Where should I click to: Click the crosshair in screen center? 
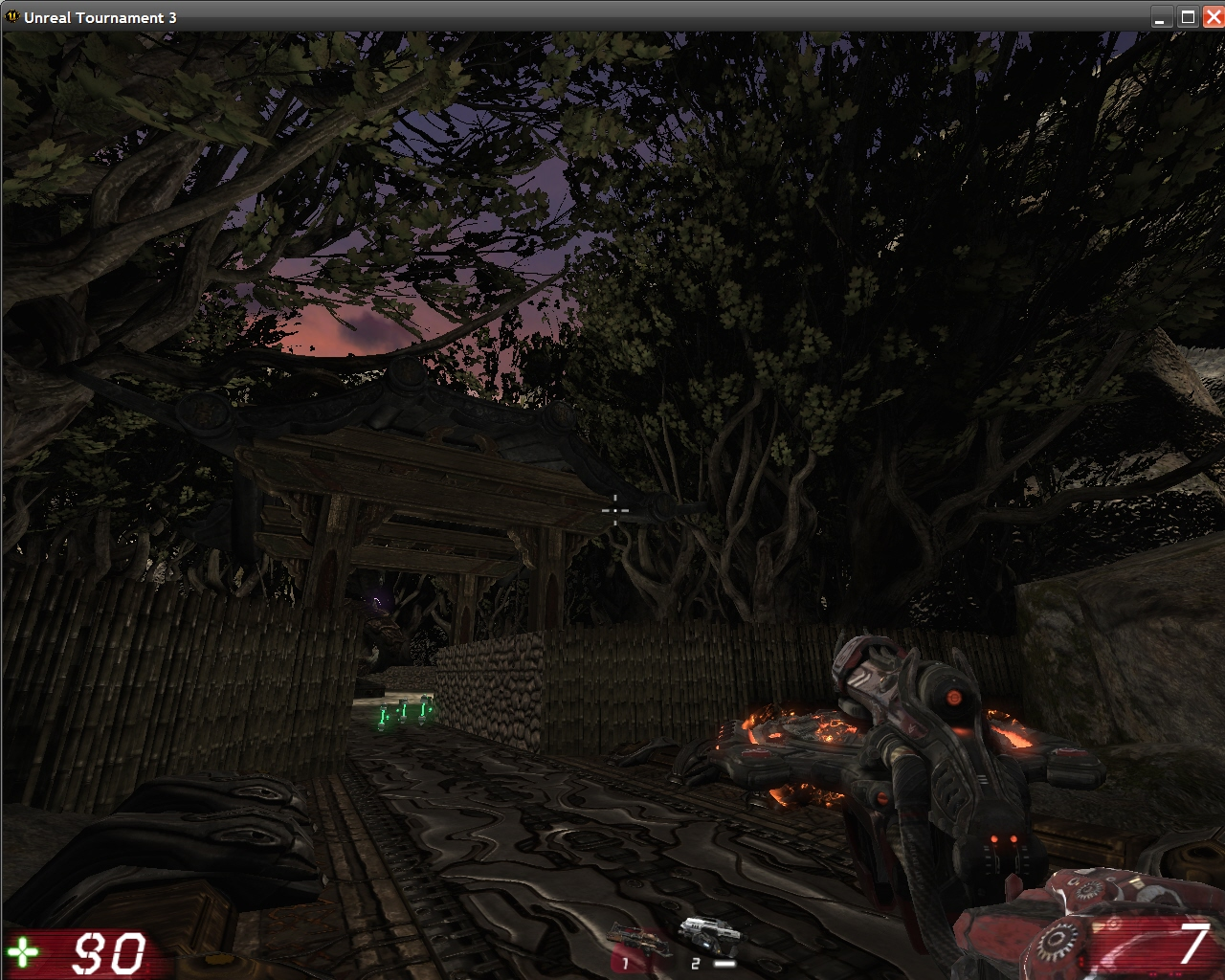[613, 511]
